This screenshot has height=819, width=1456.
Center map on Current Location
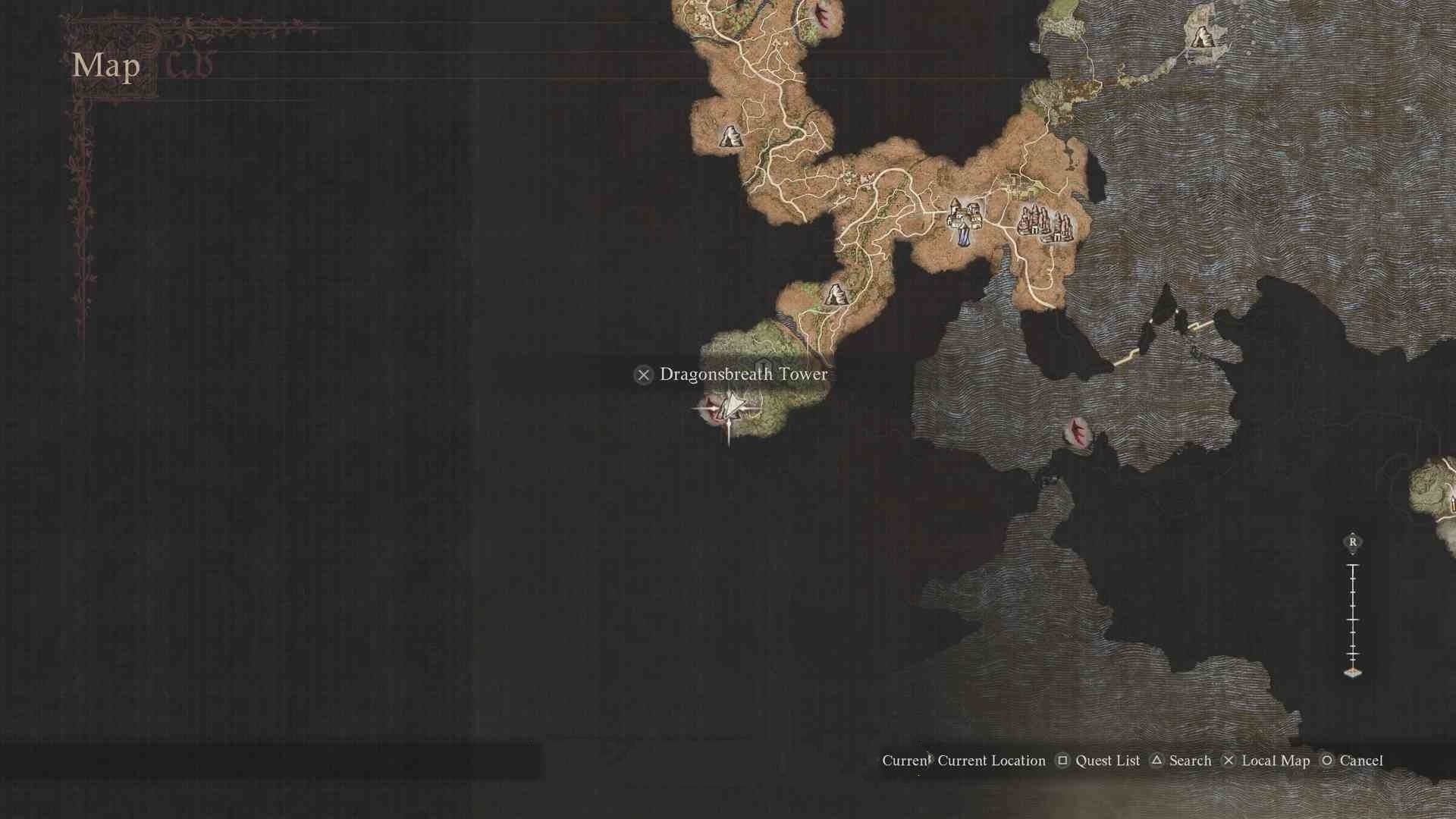[x=990, y=761]
